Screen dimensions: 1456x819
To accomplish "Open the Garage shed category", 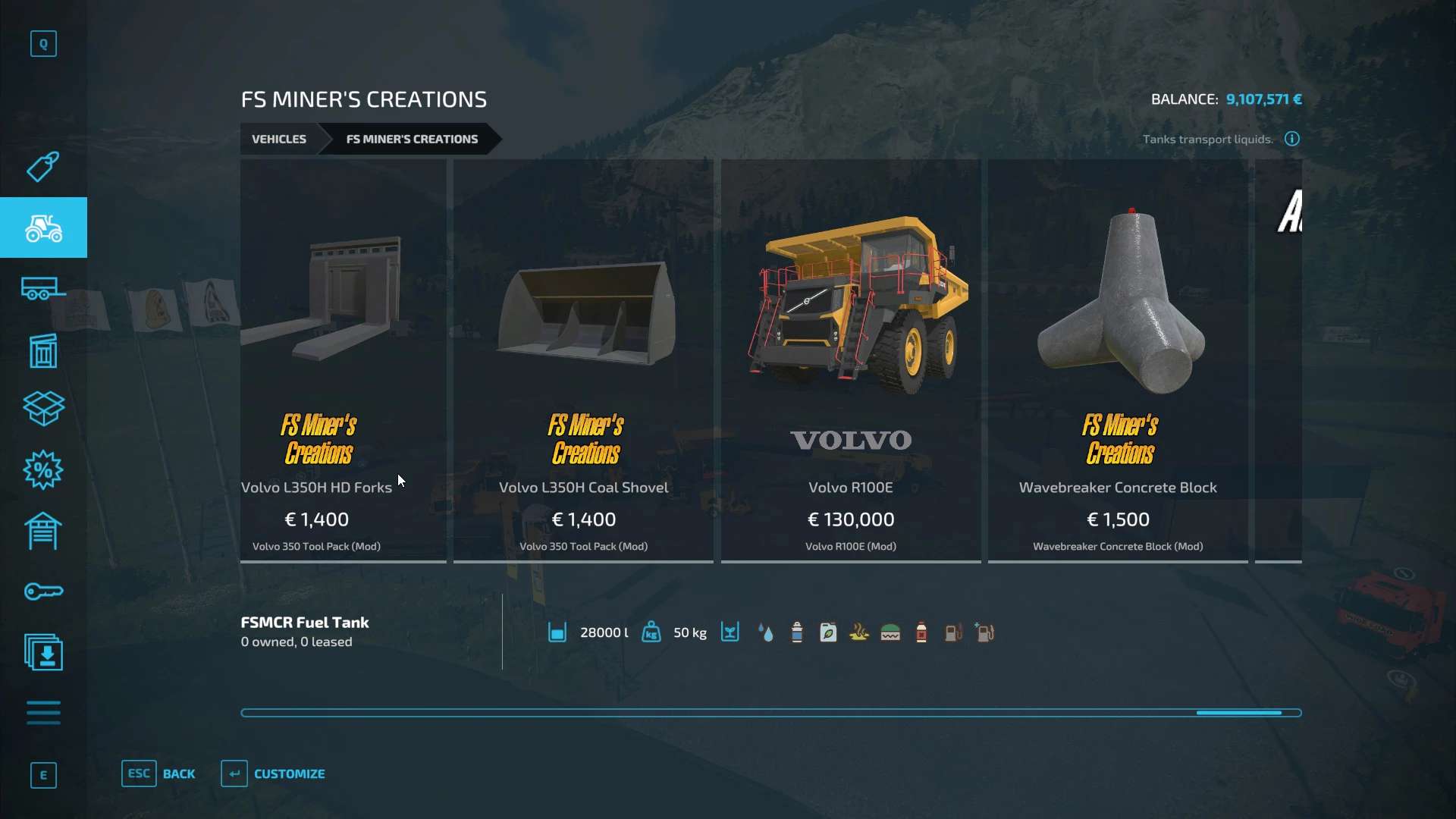I will [43, 531].
